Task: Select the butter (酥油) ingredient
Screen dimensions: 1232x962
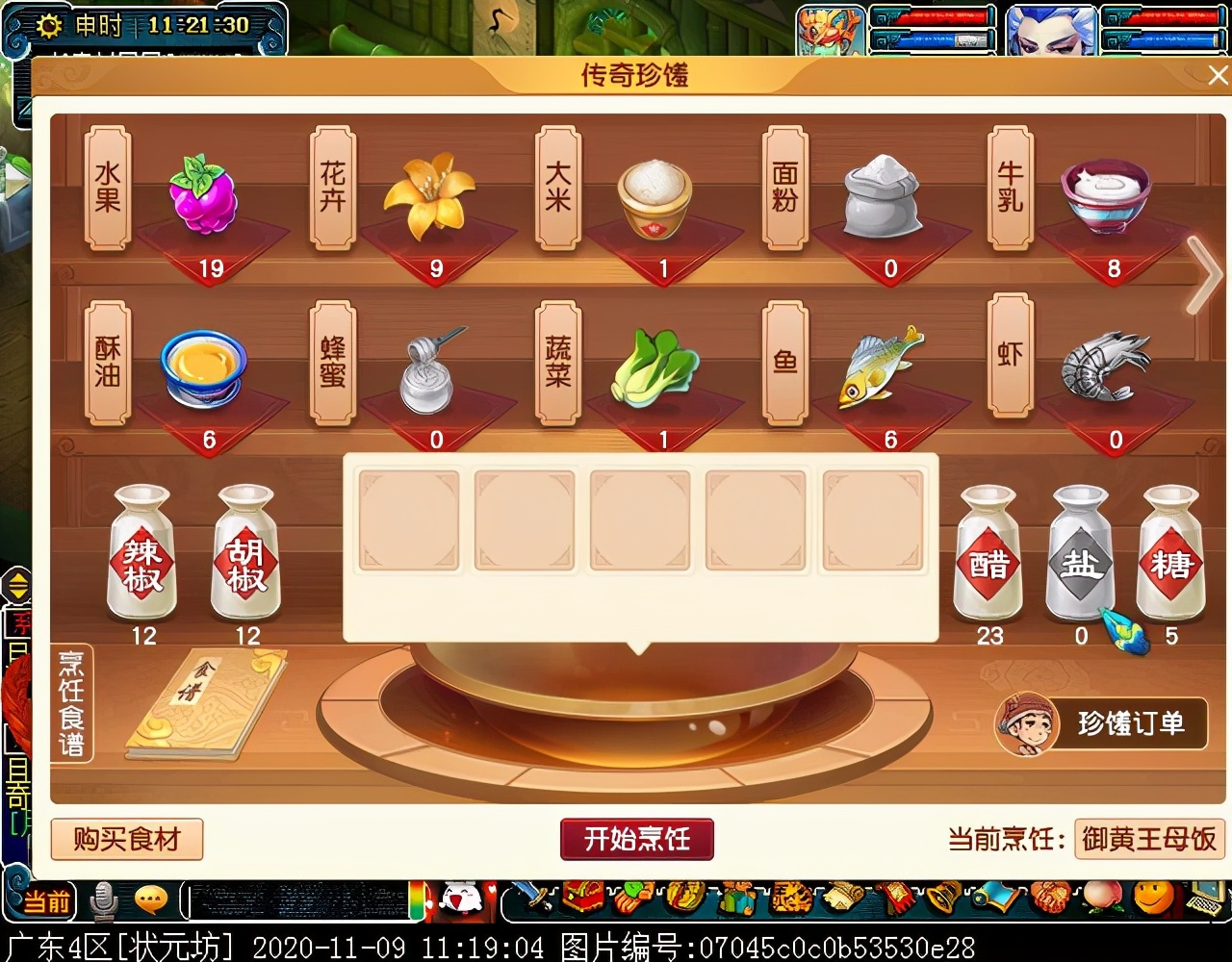Action: coord(203,368)
